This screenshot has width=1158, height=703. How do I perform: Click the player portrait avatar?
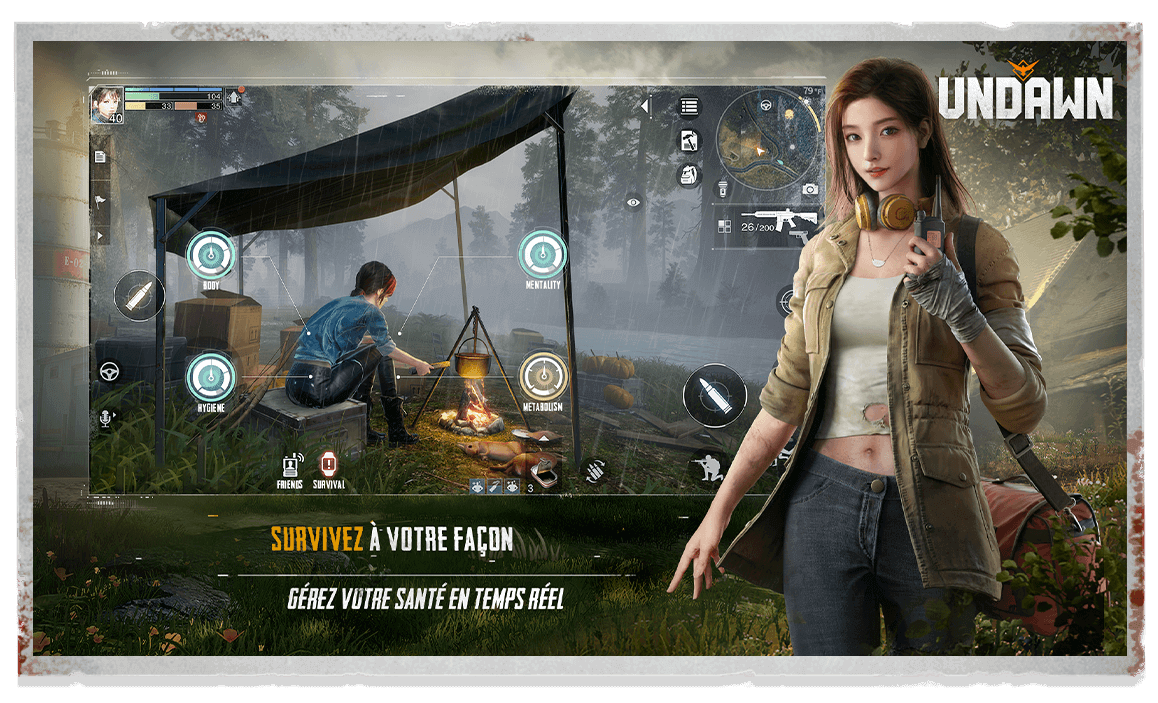106,104
